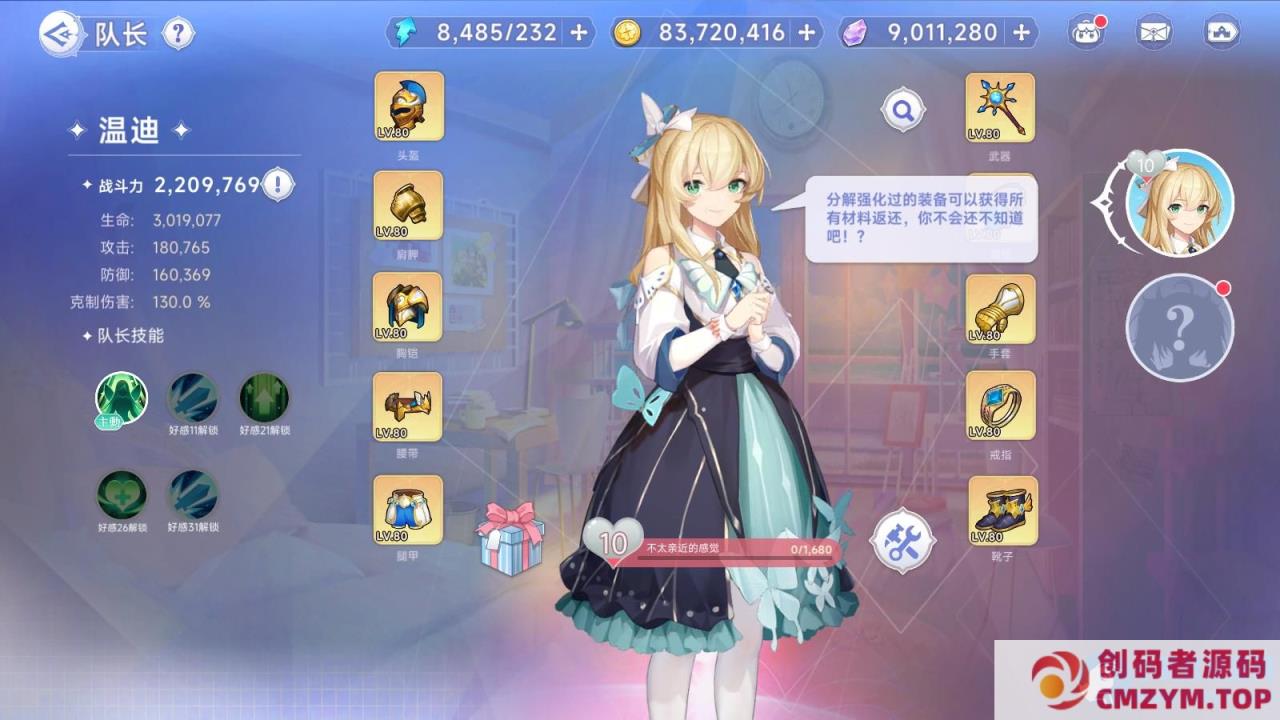Screen dimensions: 1280x720
Task: Open the 头盔 equipment slot
Action: (408, 107)
